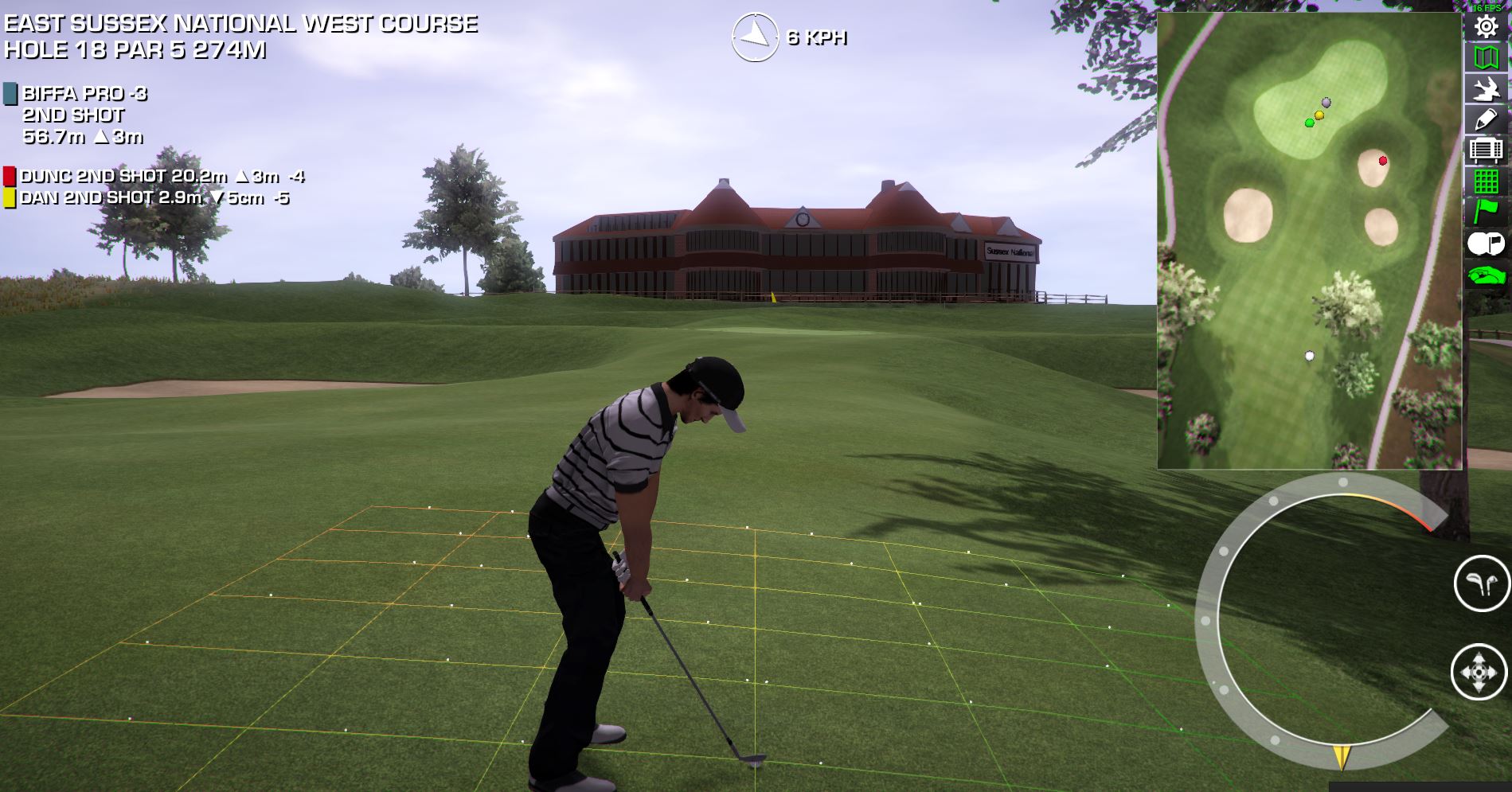Open the scoreboard icon
The width and height of the screenshot is (1512, 792).
(1486, 150)
